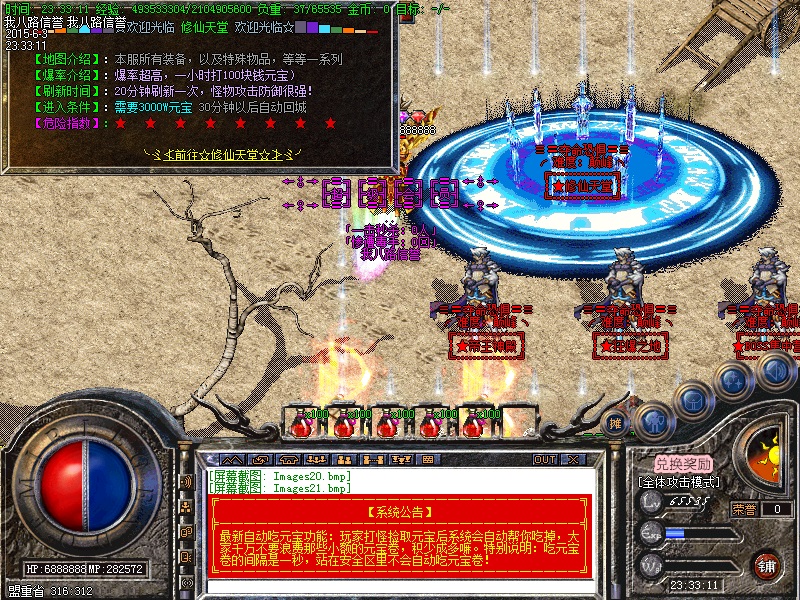This screenshot has height=600, width=800.
Task: Click the pink 兑换奖励 reward exchange button
Action: click(684, 464)
